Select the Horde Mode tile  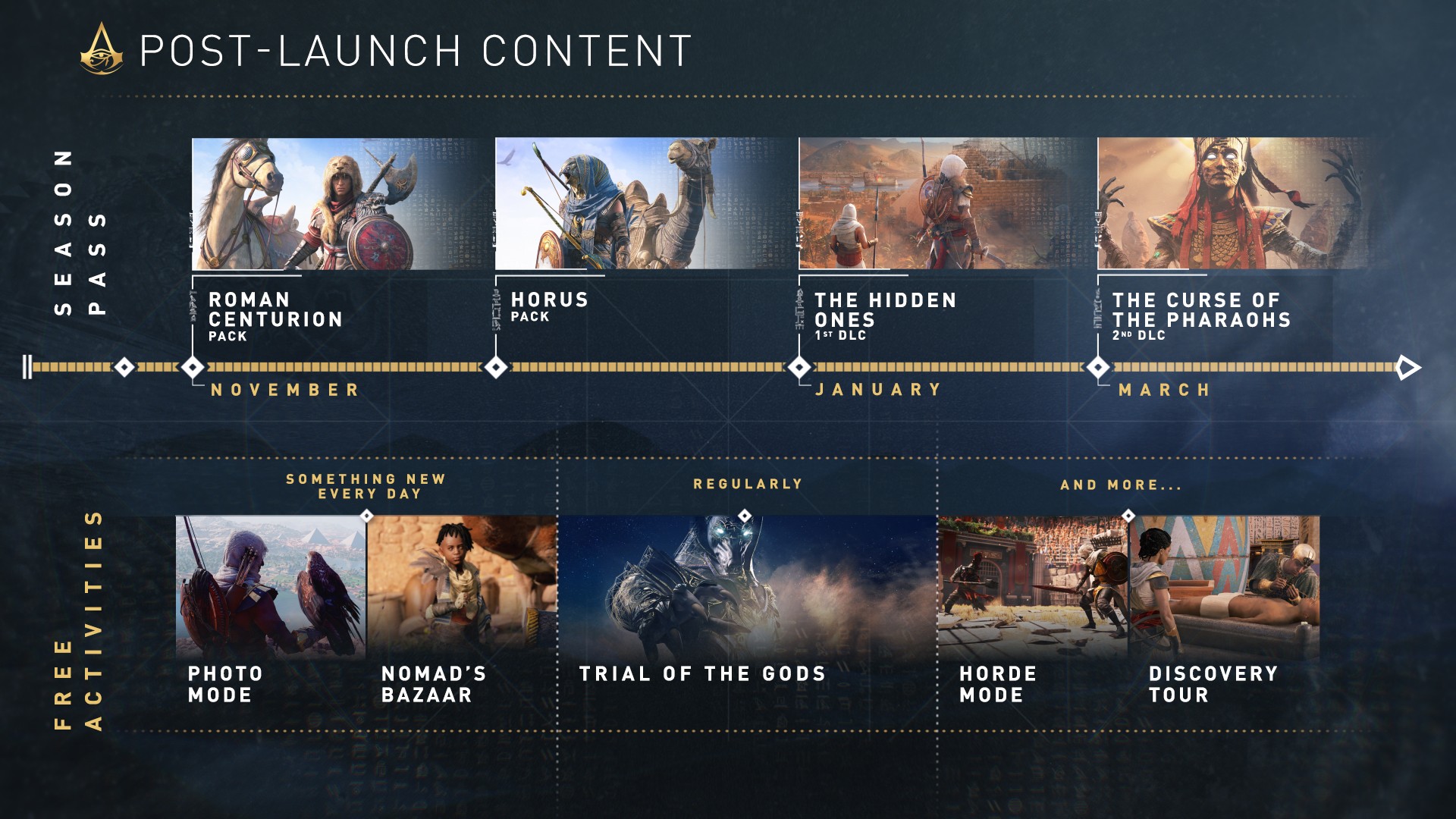pos(1033,587)
